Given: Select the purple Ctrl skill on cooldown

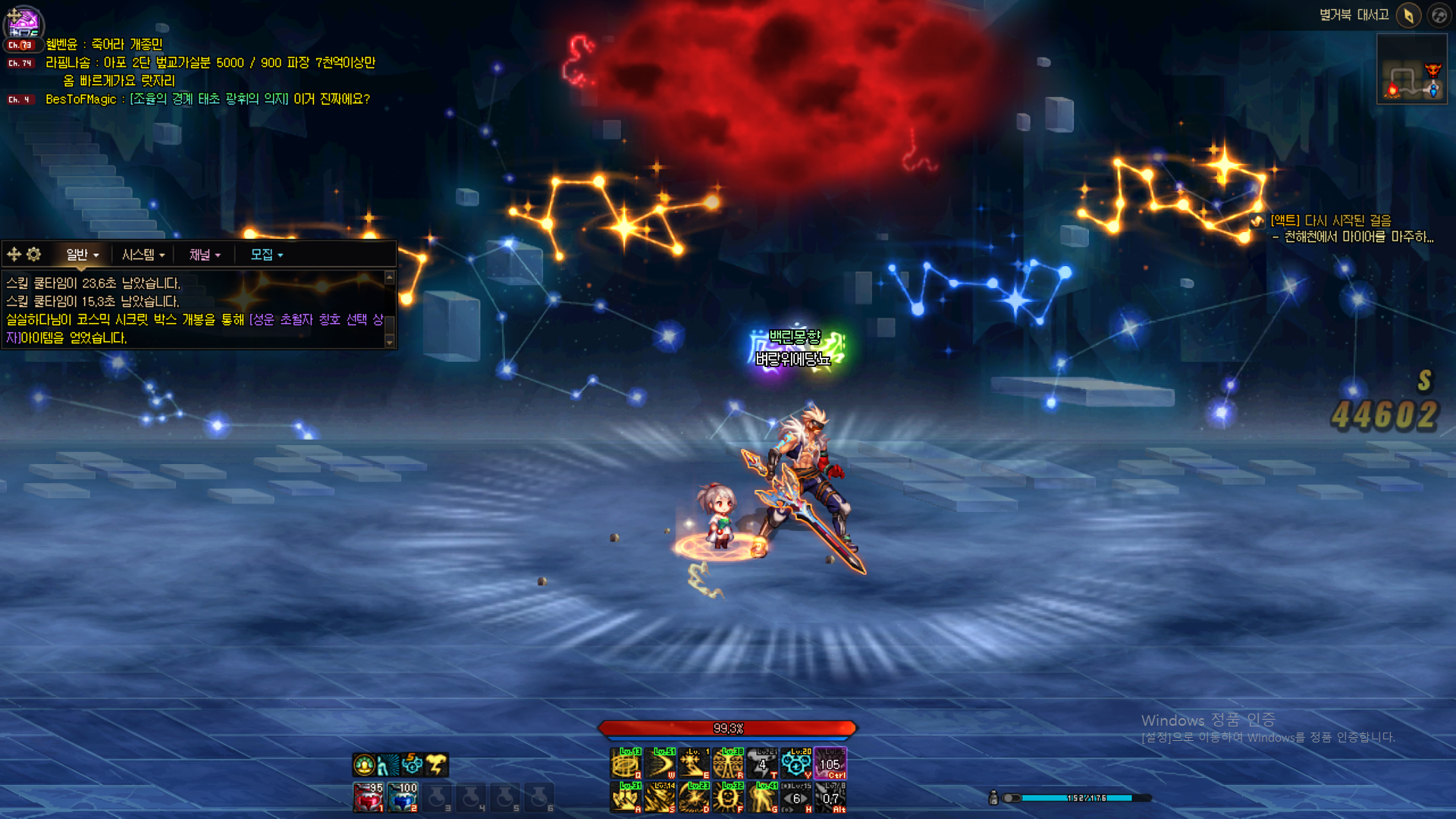Looking at the screenshot, I should click(830, 763).
